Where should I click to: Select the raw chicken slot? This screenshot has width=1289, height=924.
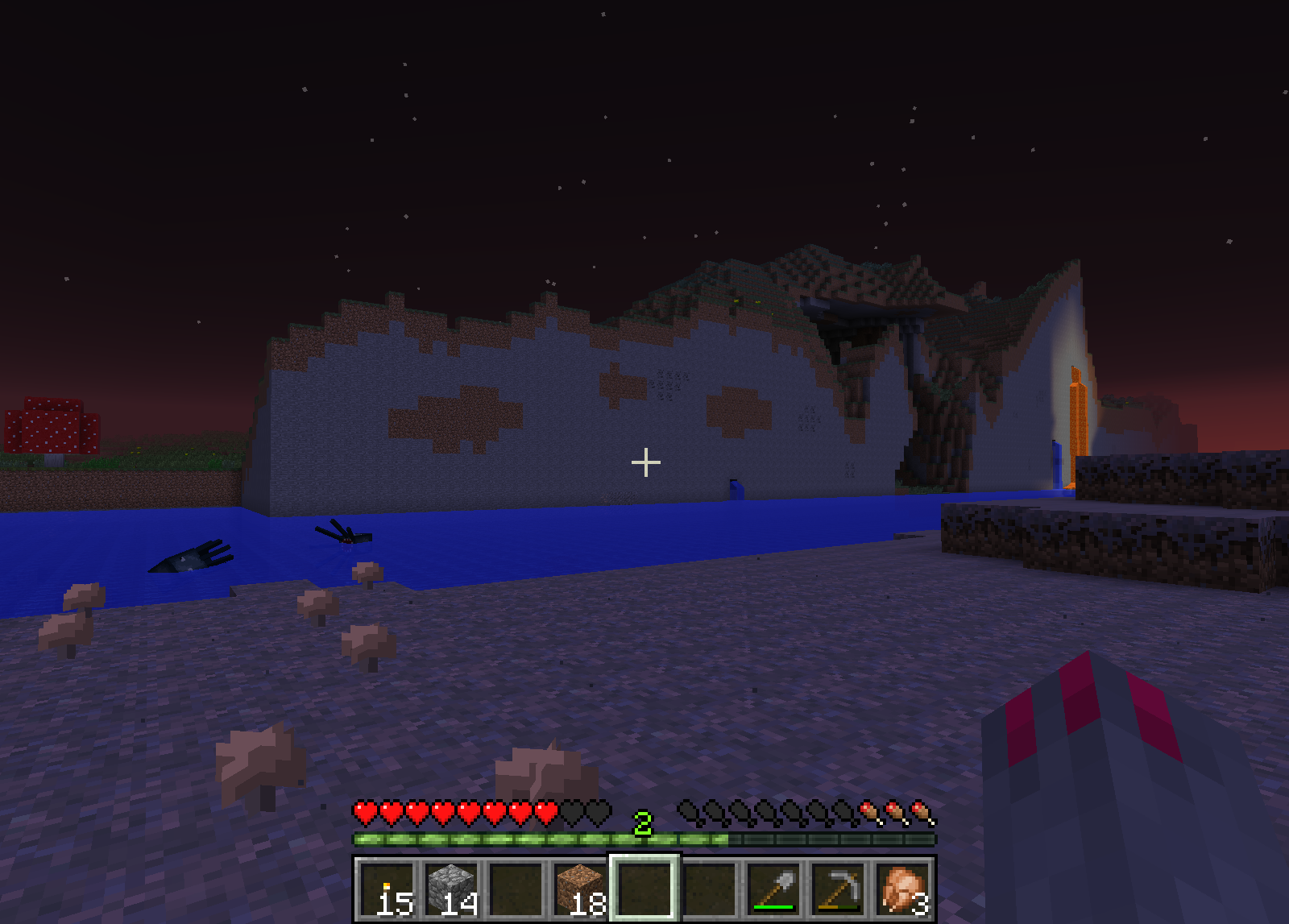[902, 889]
